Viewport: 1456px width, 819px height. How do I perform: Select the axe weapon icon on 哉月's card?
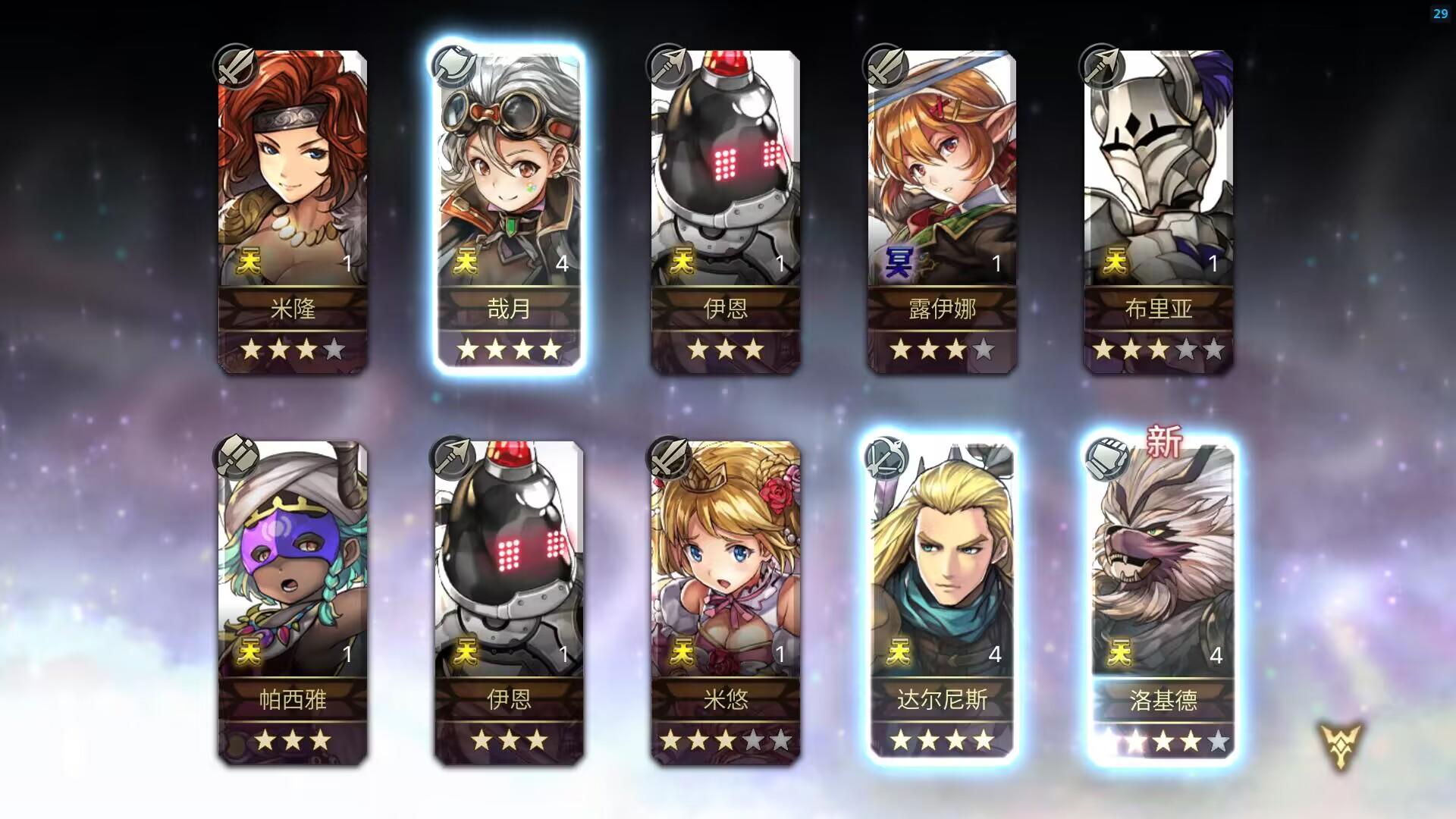pos(453,67)
